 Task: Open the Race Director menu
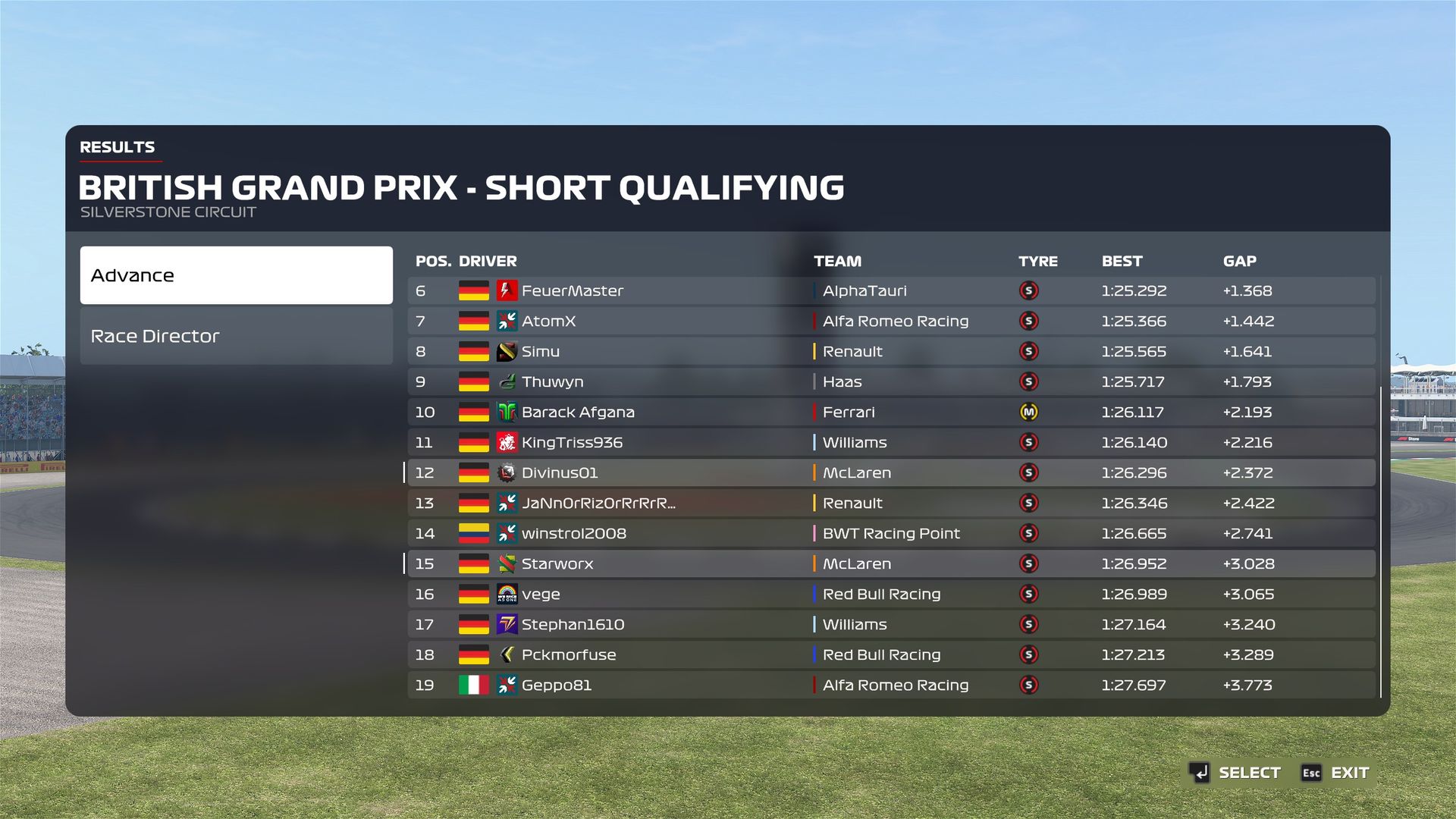[236, 336]
